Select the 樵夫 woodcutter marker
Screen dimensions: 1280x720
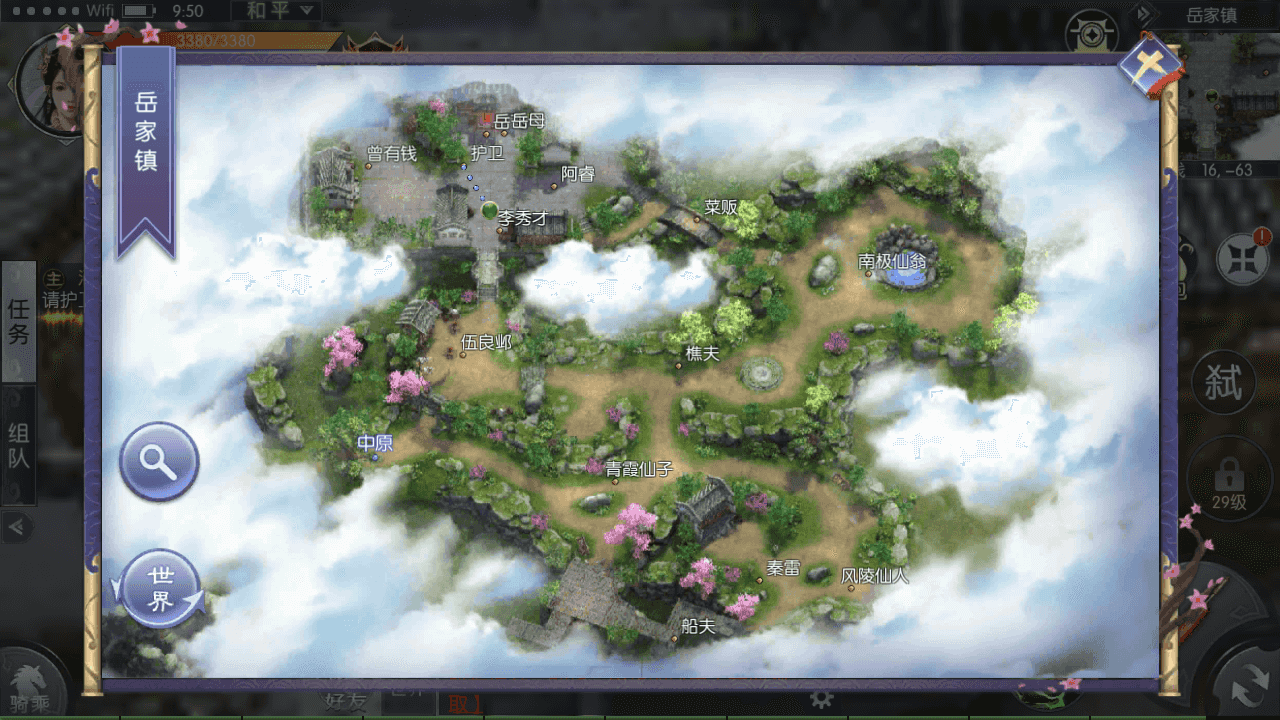(701, 354)
